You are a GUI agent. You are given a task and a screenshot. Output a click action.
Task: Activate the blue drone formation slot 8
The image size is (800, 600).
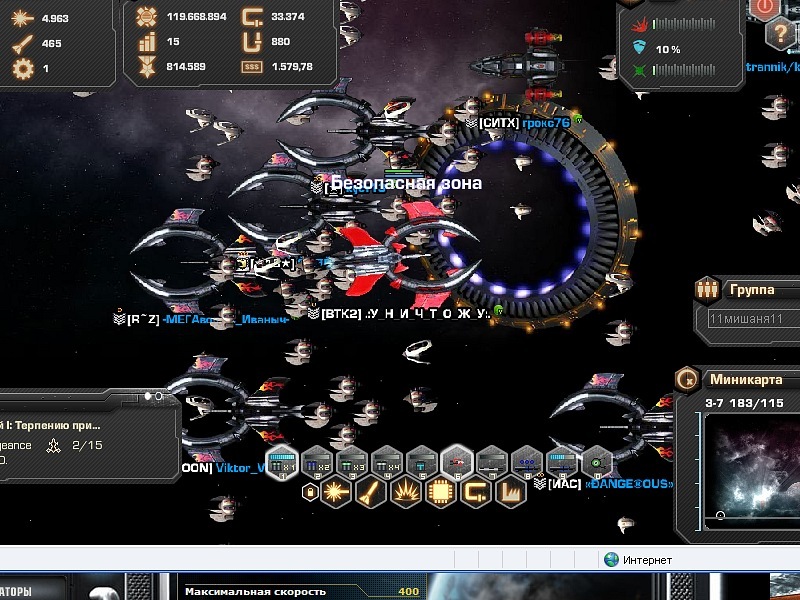coord(527,461)
